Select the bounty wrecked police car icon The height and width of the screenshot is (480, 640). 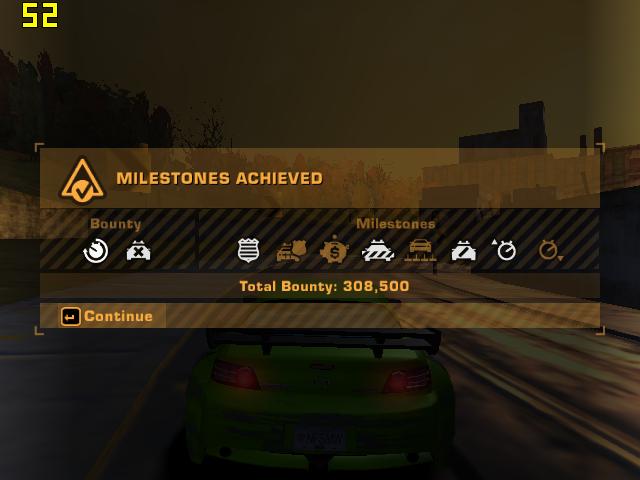coord(138,250)
